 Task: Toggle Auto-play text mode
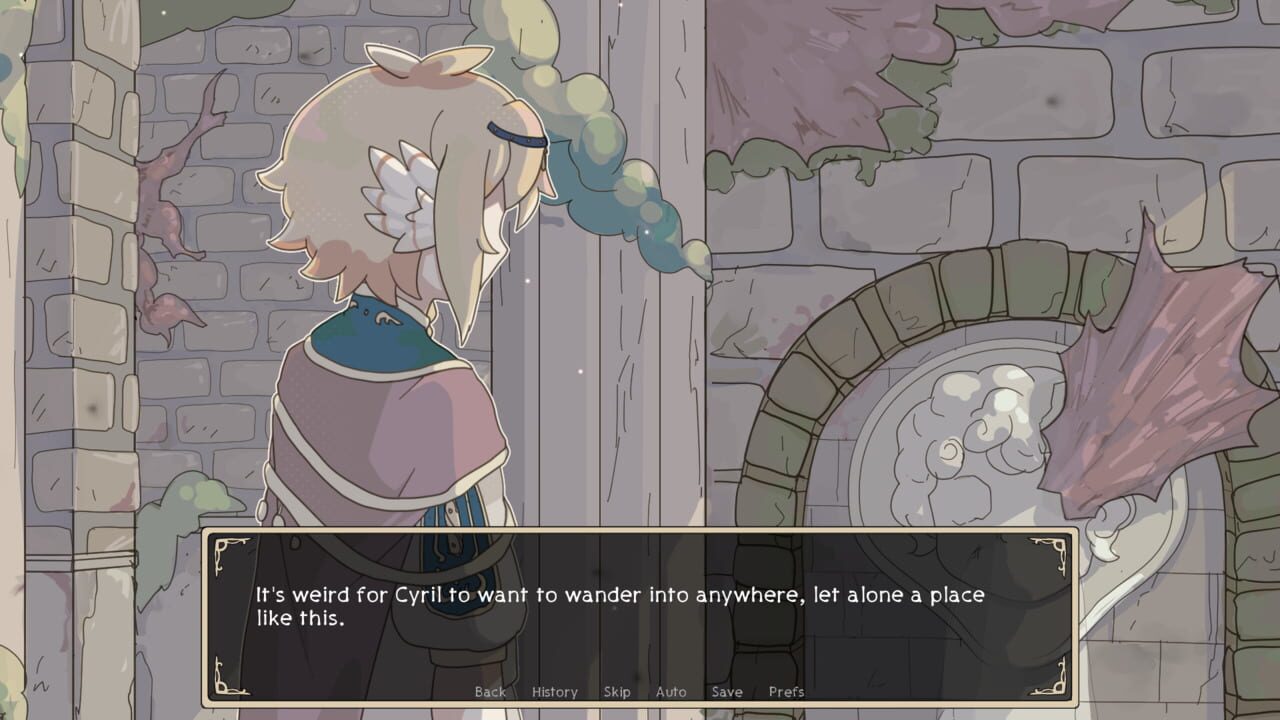click(x=670, y=691)
